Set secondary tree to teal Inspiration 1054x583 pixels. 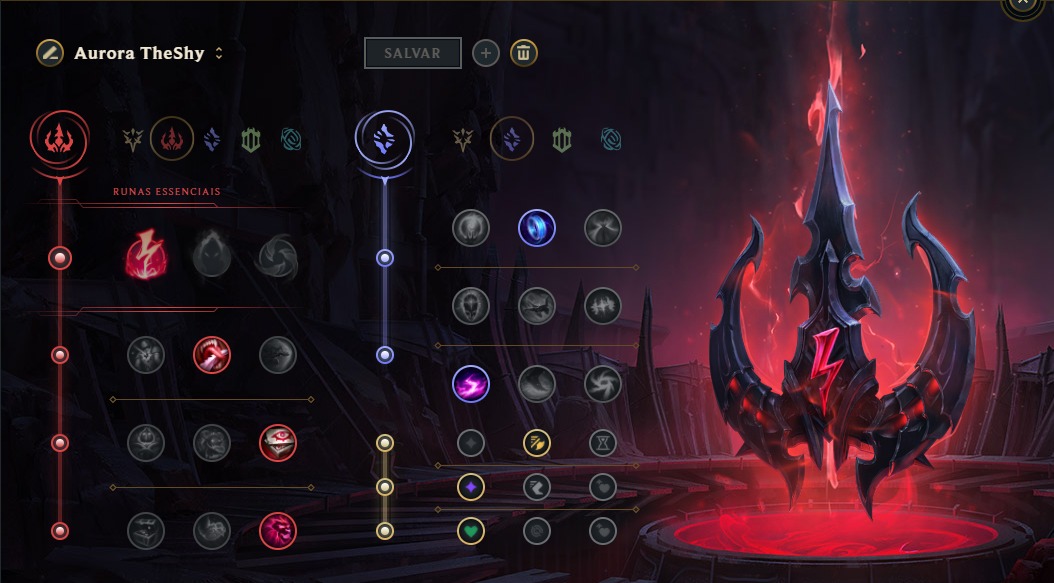click(x=611, y=140)
